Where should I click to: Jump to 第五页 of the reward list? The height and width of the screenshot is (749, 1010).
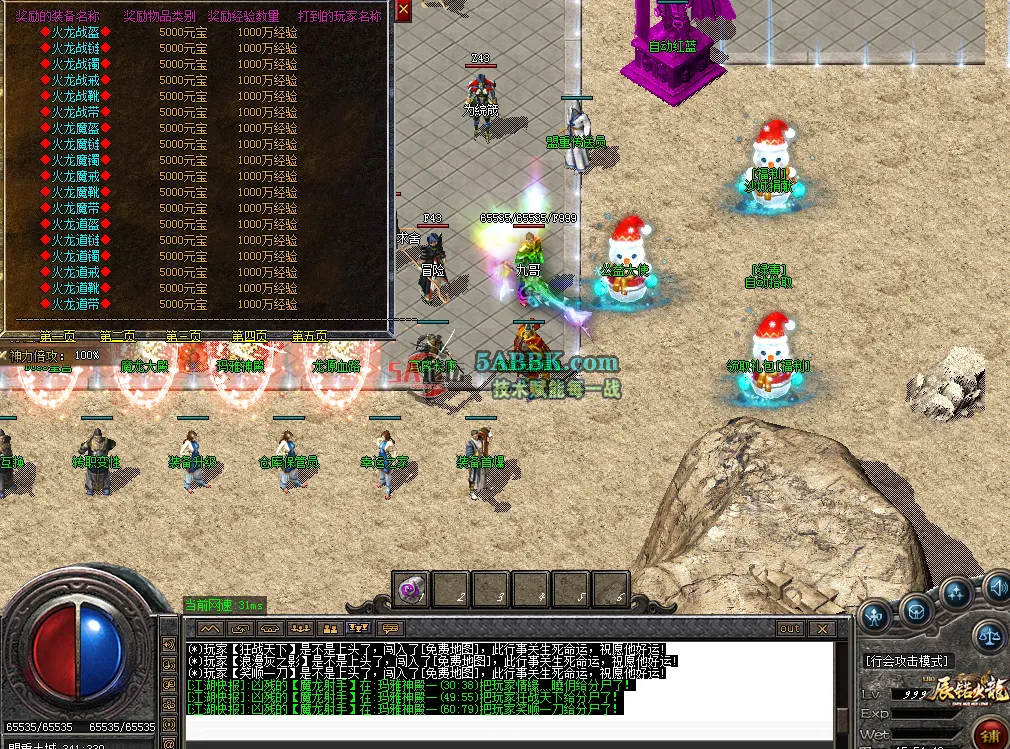point(310,337)
